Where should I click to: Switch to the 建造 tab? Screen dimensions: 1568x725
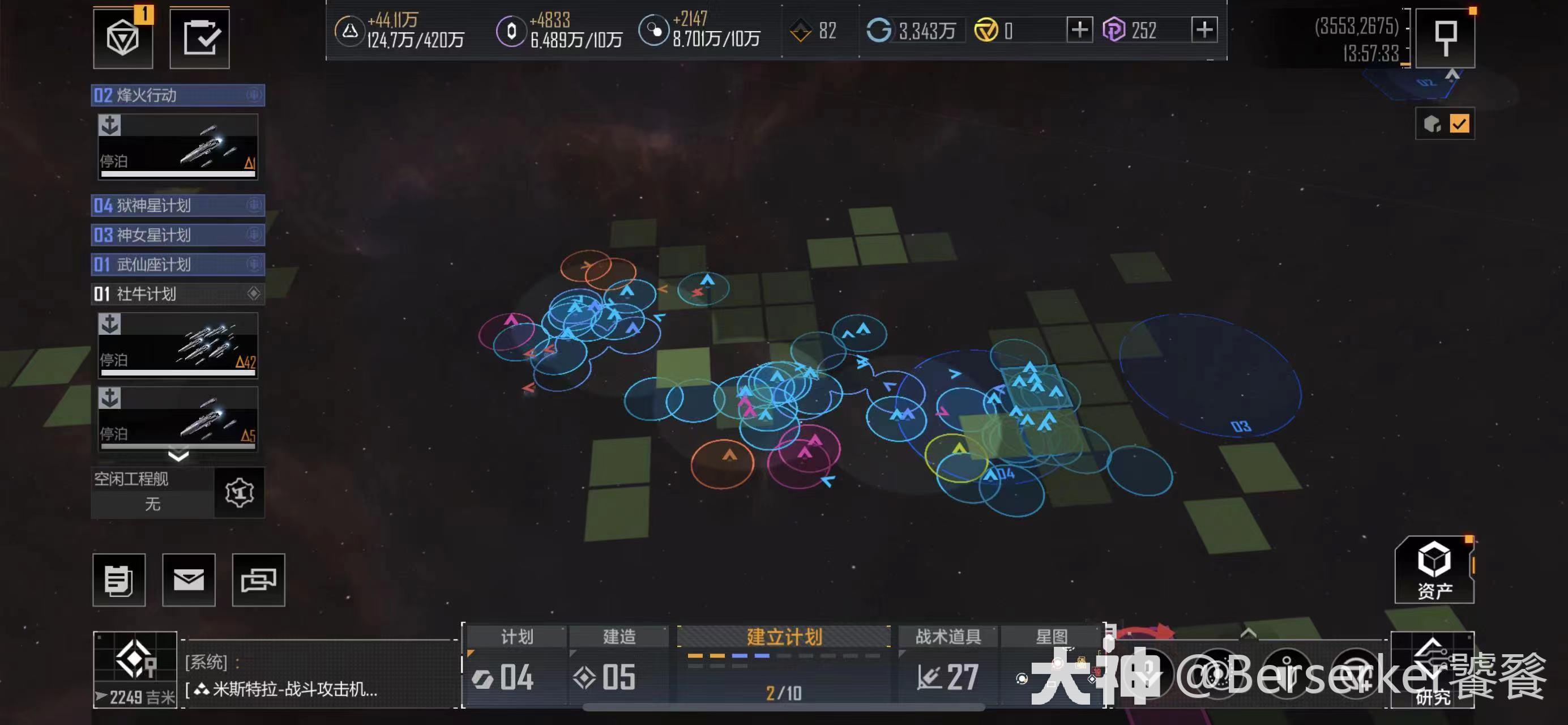point(619,637)
